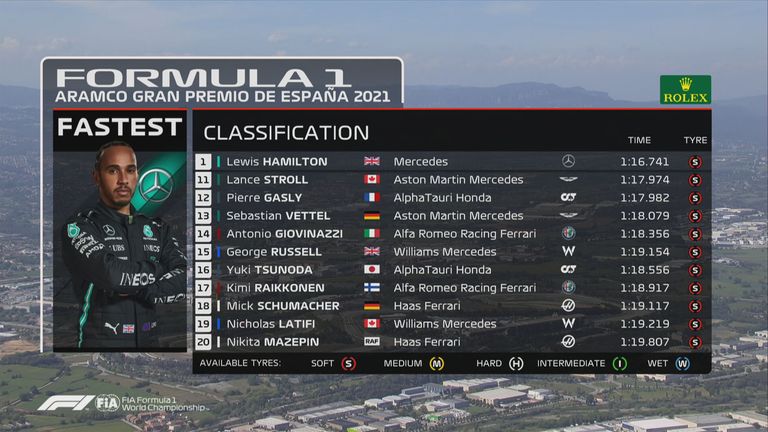
Task: Select the Nikita Mazepin row
Action: (x=450, y=341)
